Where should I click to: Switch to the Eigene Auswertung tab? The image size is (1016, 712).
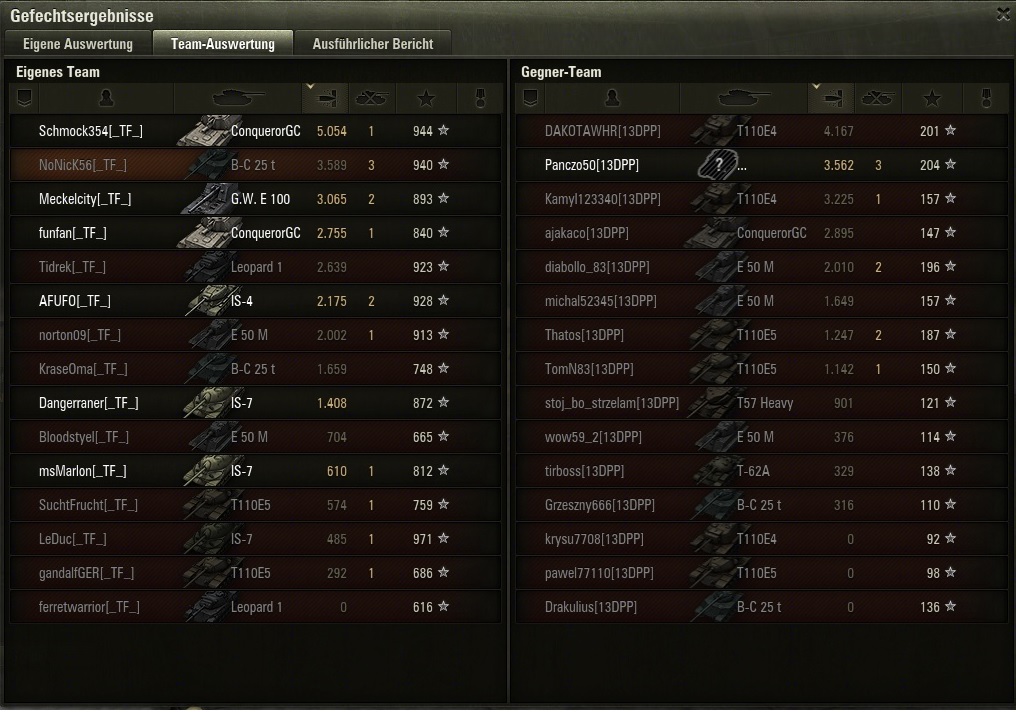click(78, 44)
